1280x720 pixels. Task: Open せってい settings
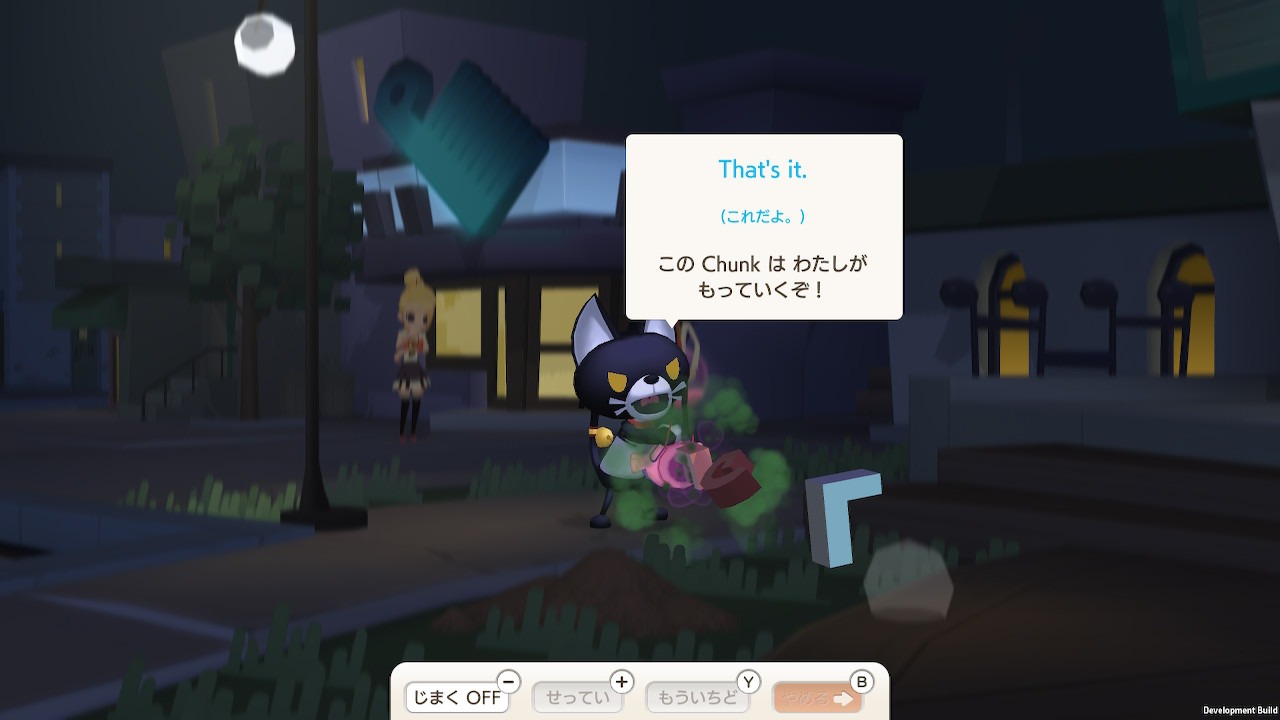(578, 697)
